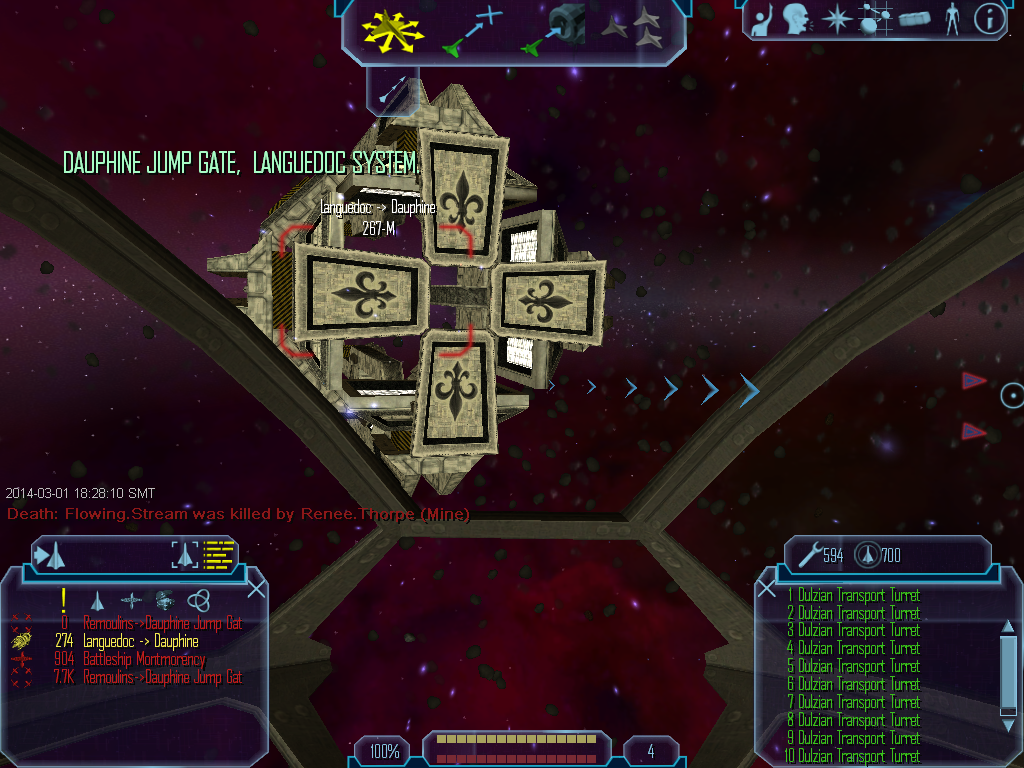This screenshot has height=768, width=1024.
Task: Open the planet grid navigation map icon
Action: [875, 20]
